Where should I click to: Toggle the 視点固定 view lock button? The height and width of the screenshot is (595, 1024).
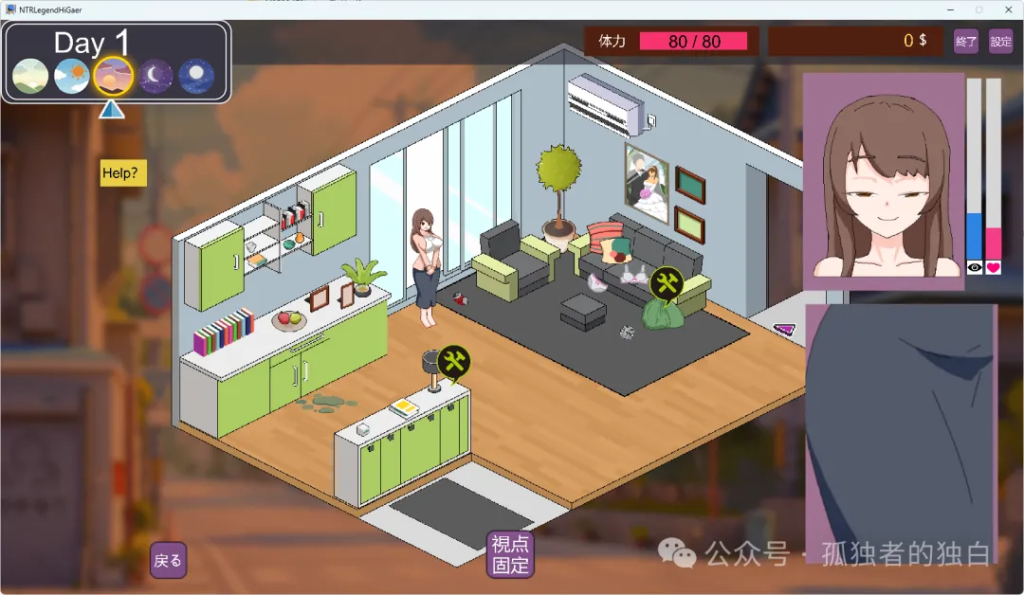click(510, 554)
